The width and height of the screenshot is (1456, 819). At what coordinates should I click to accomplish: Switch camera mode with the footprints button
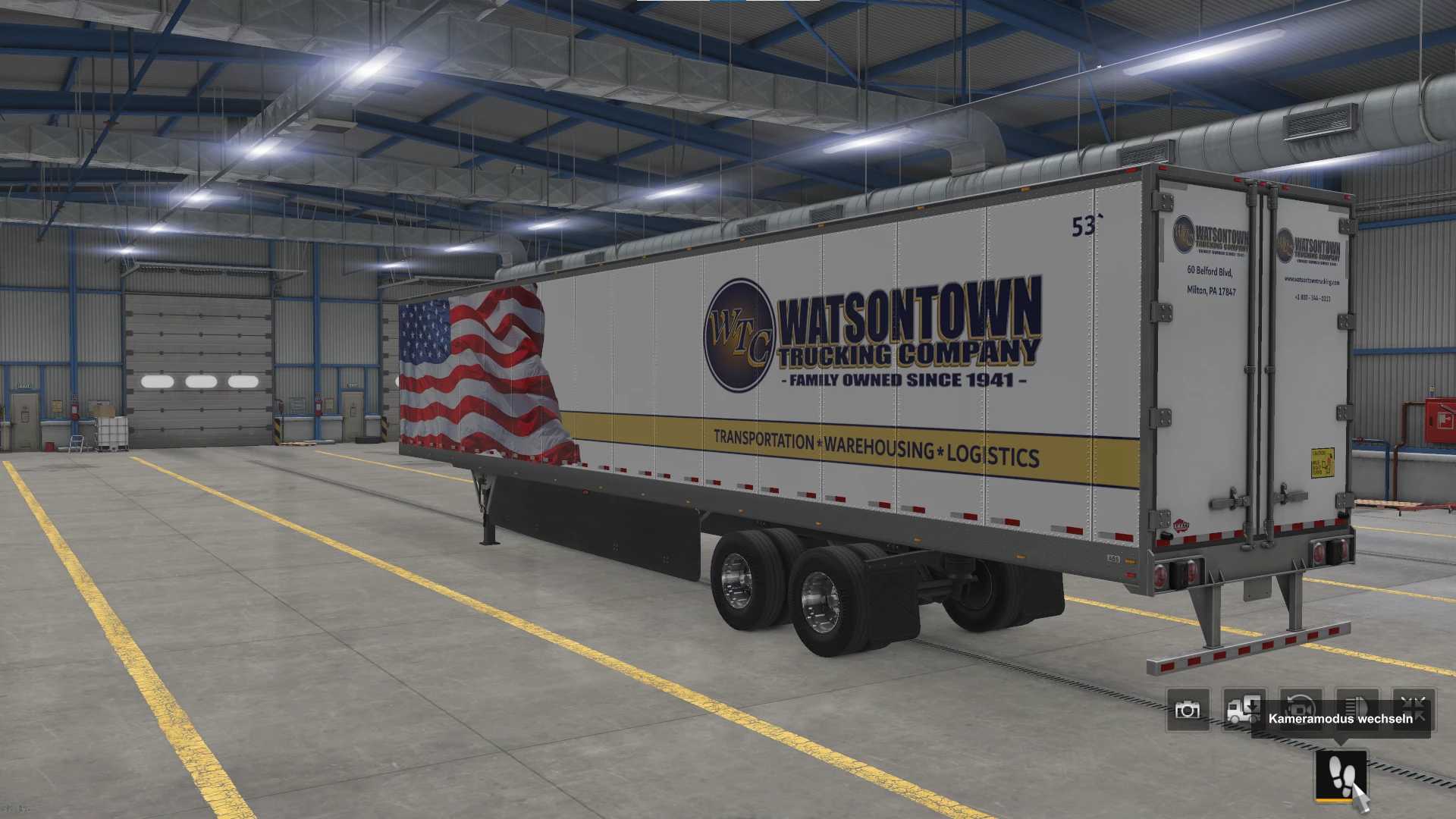tap(1341, 775)
